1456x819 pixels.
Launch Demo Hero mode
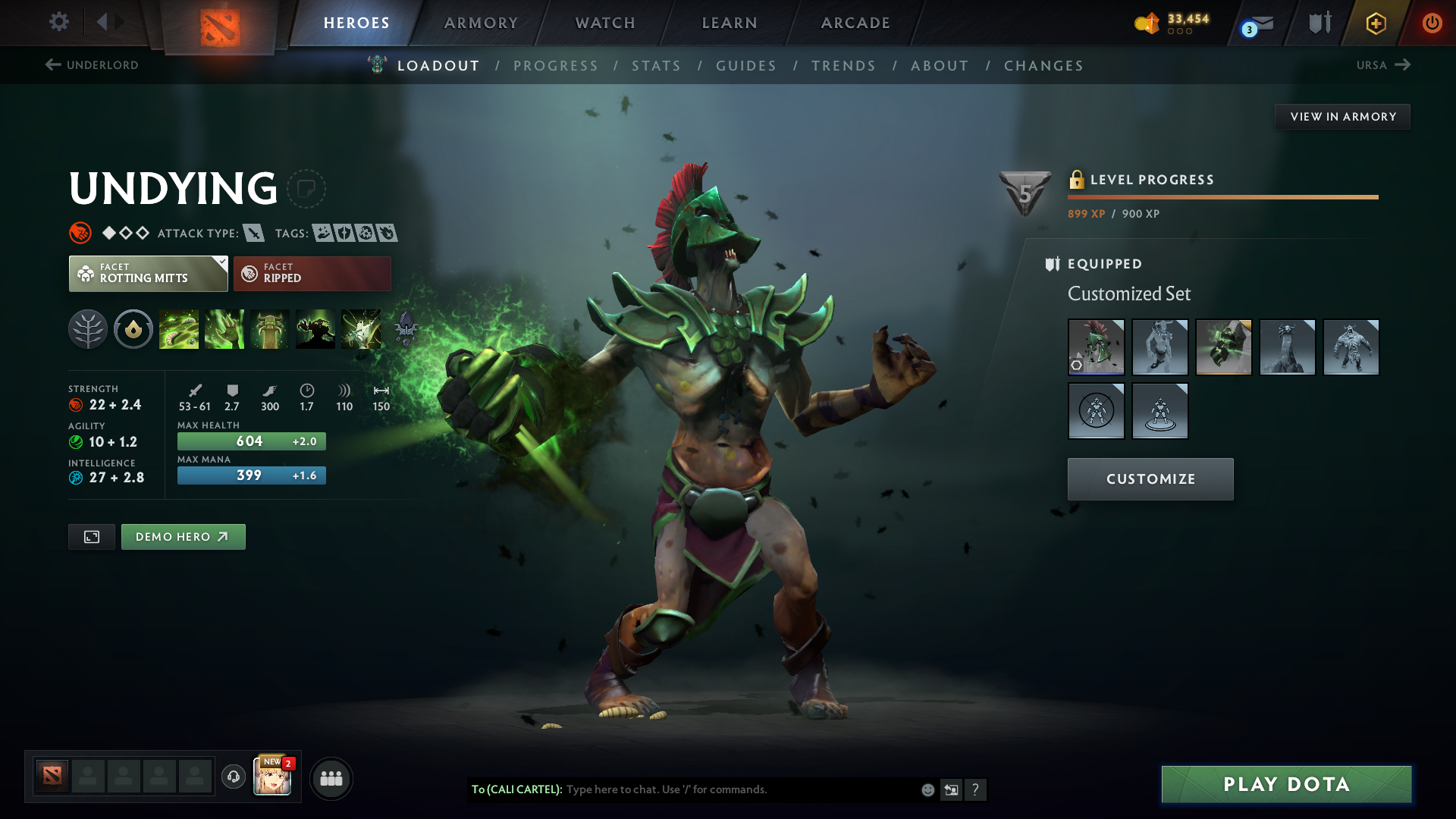coord(183,537)
